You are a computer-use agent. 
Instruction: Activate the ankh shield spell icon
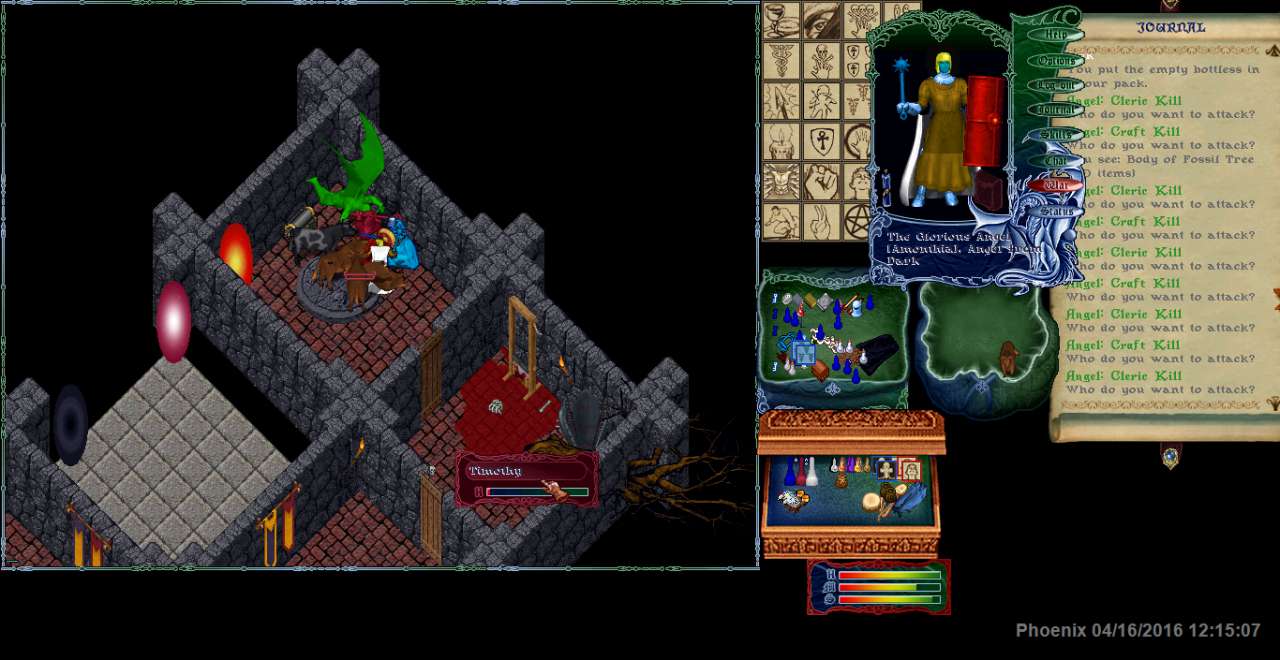tap(821, 141)
